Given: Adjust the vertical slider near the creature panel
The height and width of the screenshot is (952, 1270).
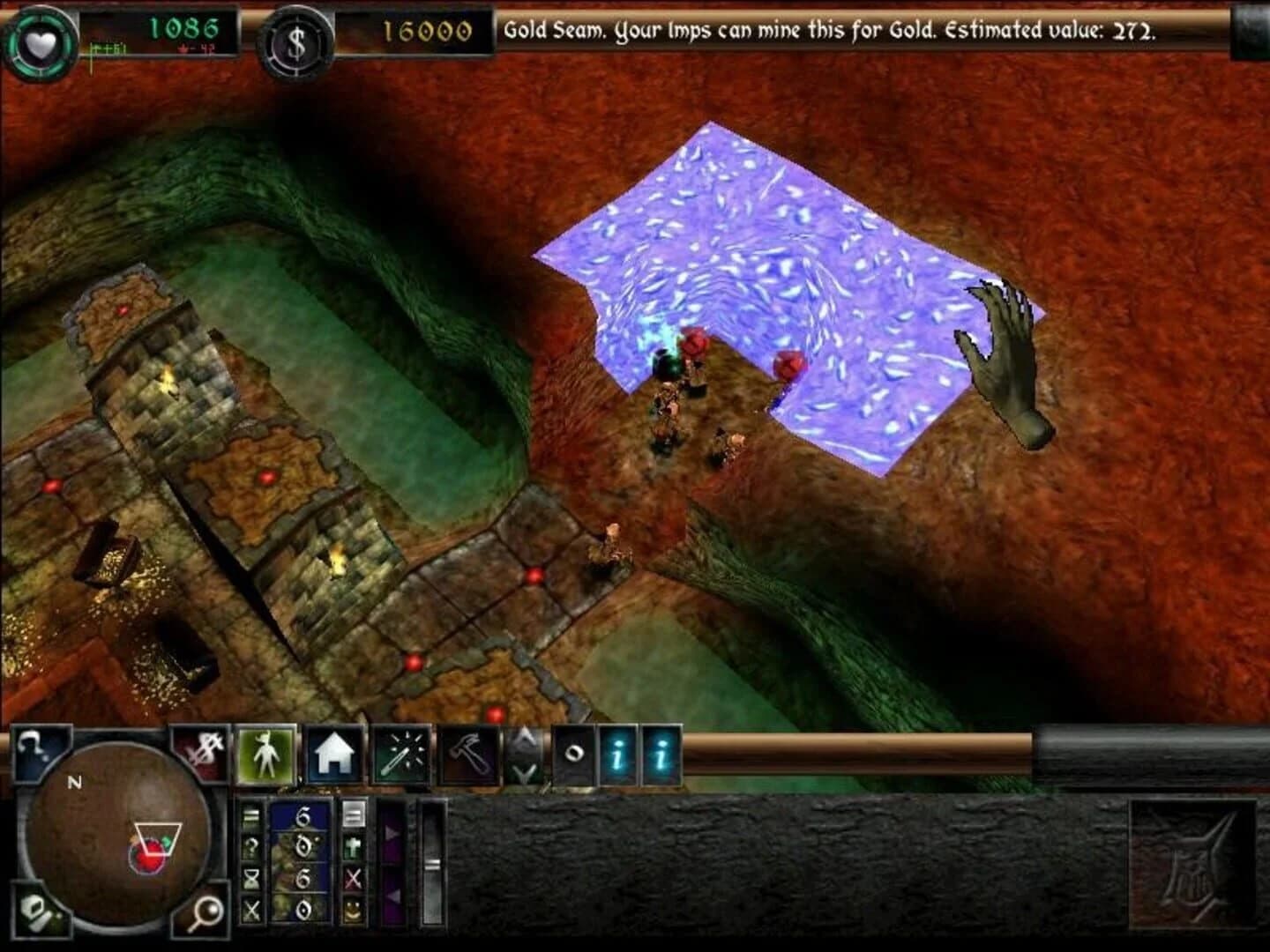Looking at the screenshot, I should [x=432, y=864].
